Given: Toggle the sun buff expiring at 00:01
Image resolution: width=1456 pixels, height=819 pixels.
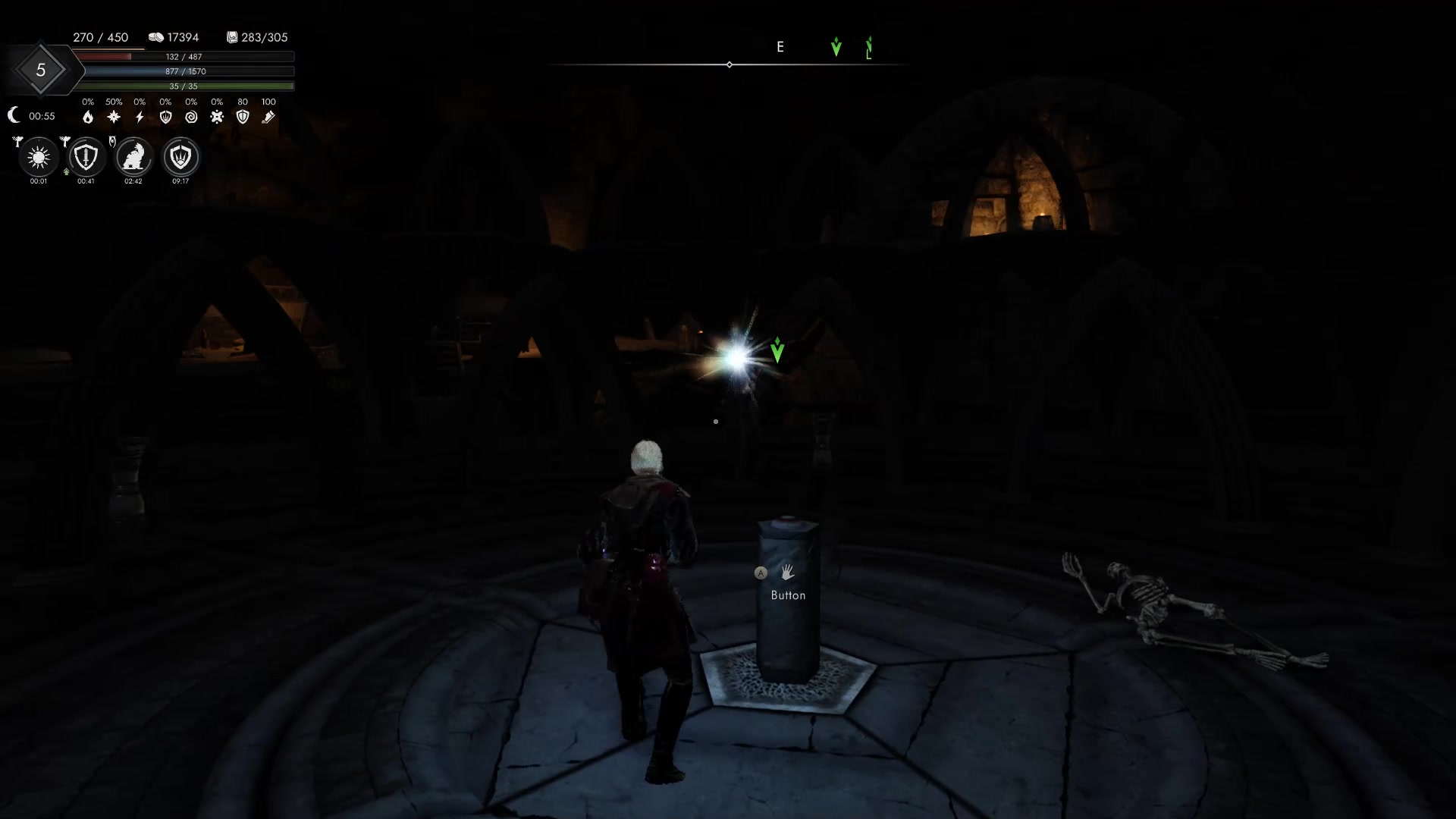Looking at the screenshot, I should [x=37, y=157].
